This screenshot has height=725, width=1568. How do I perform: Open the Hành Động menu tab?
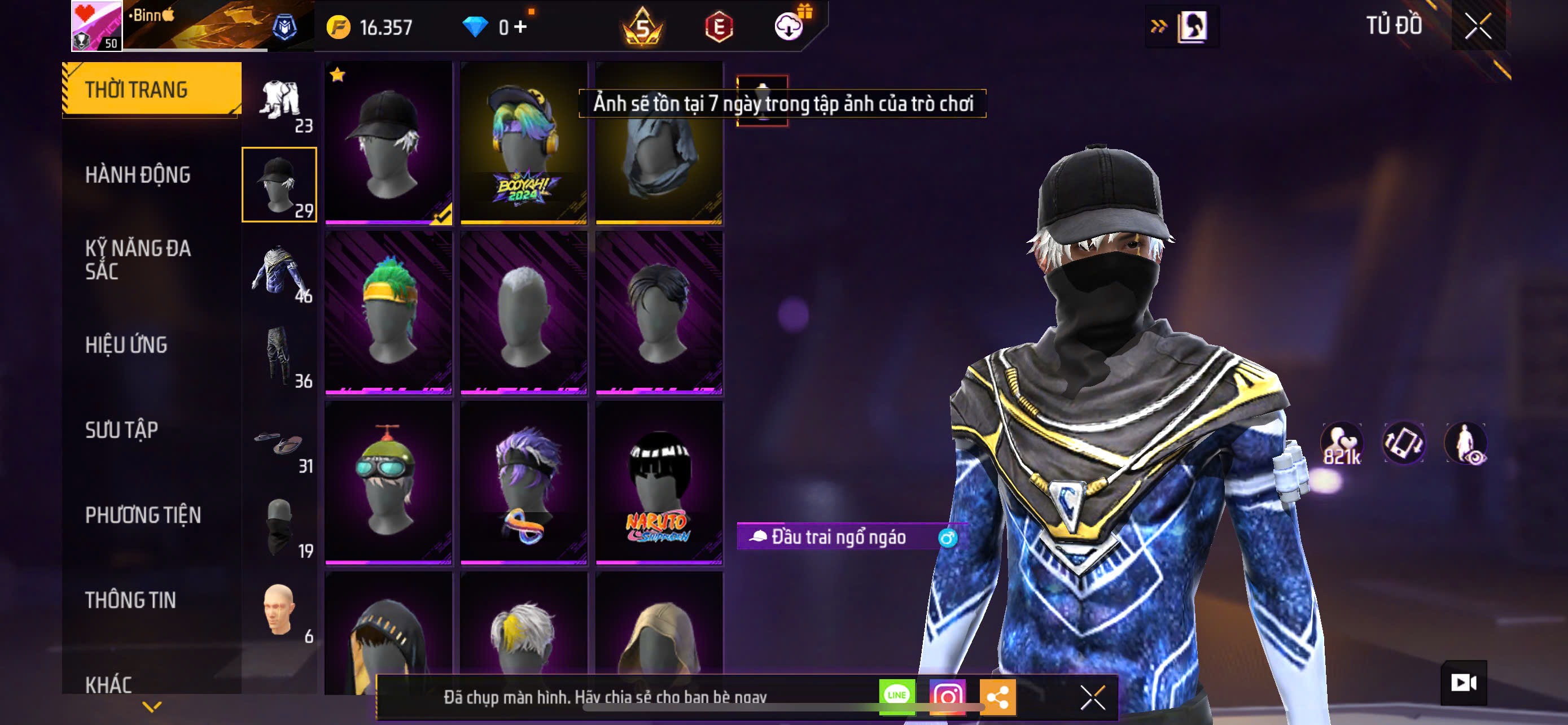(138, 175)
